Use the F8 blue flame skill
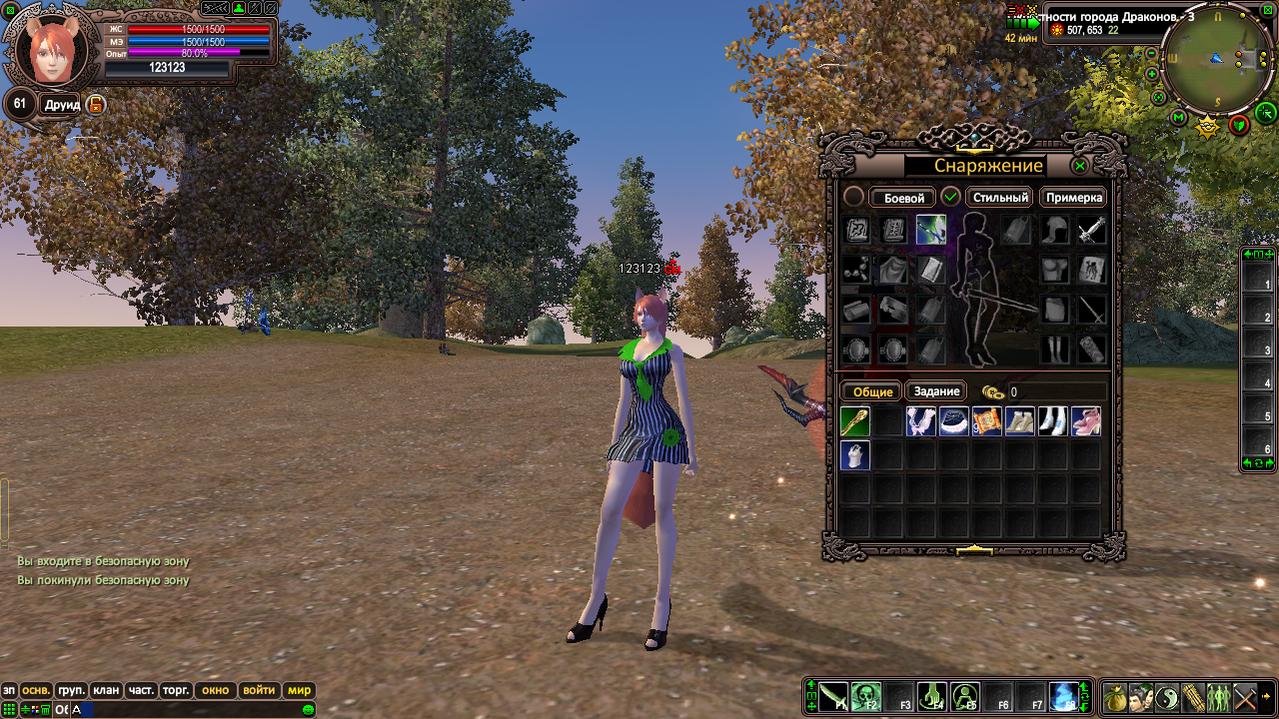This screenshot has height=719, width=1279. pyautogui.click(x=1064, y=696)
